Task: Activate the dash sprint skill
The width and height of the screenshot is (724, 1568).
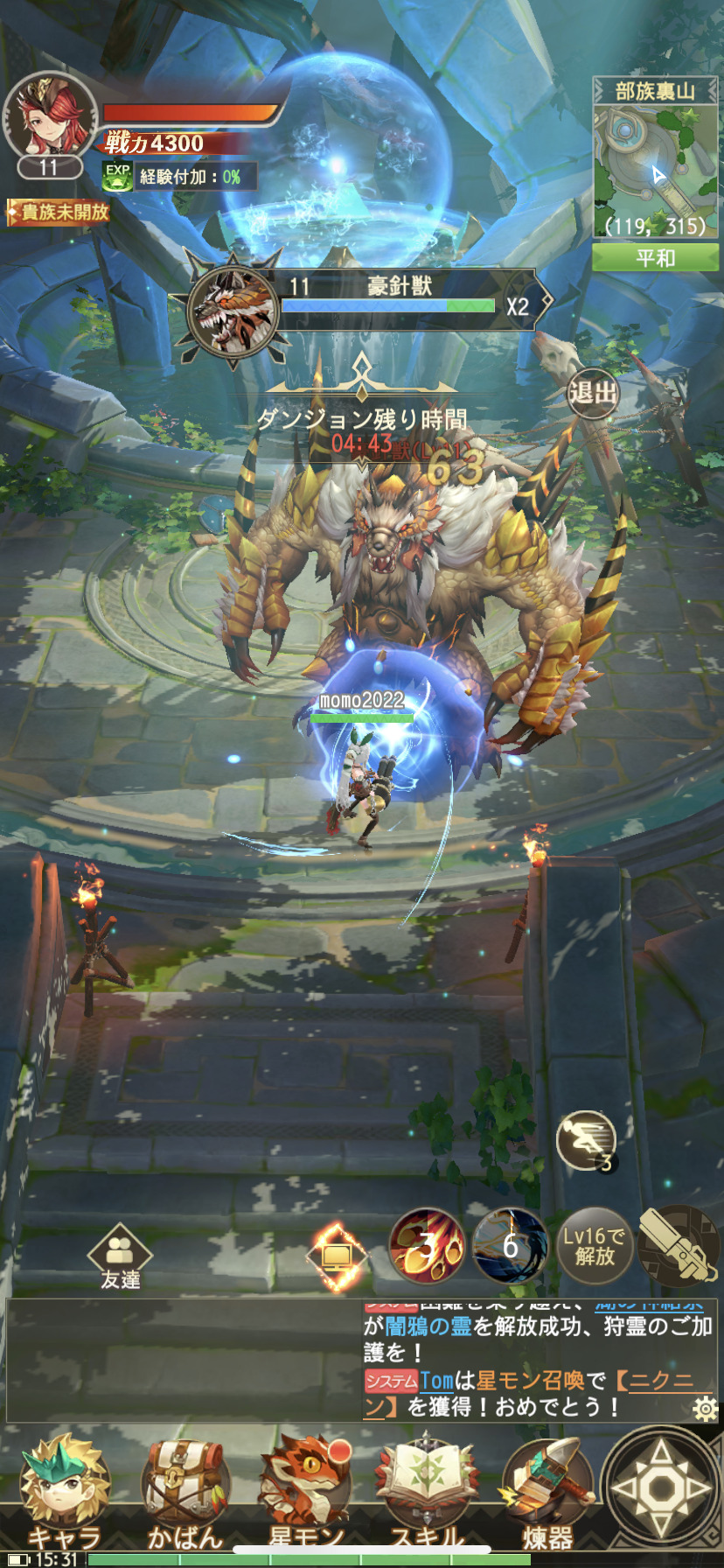Action: (x=586, y=1140)
